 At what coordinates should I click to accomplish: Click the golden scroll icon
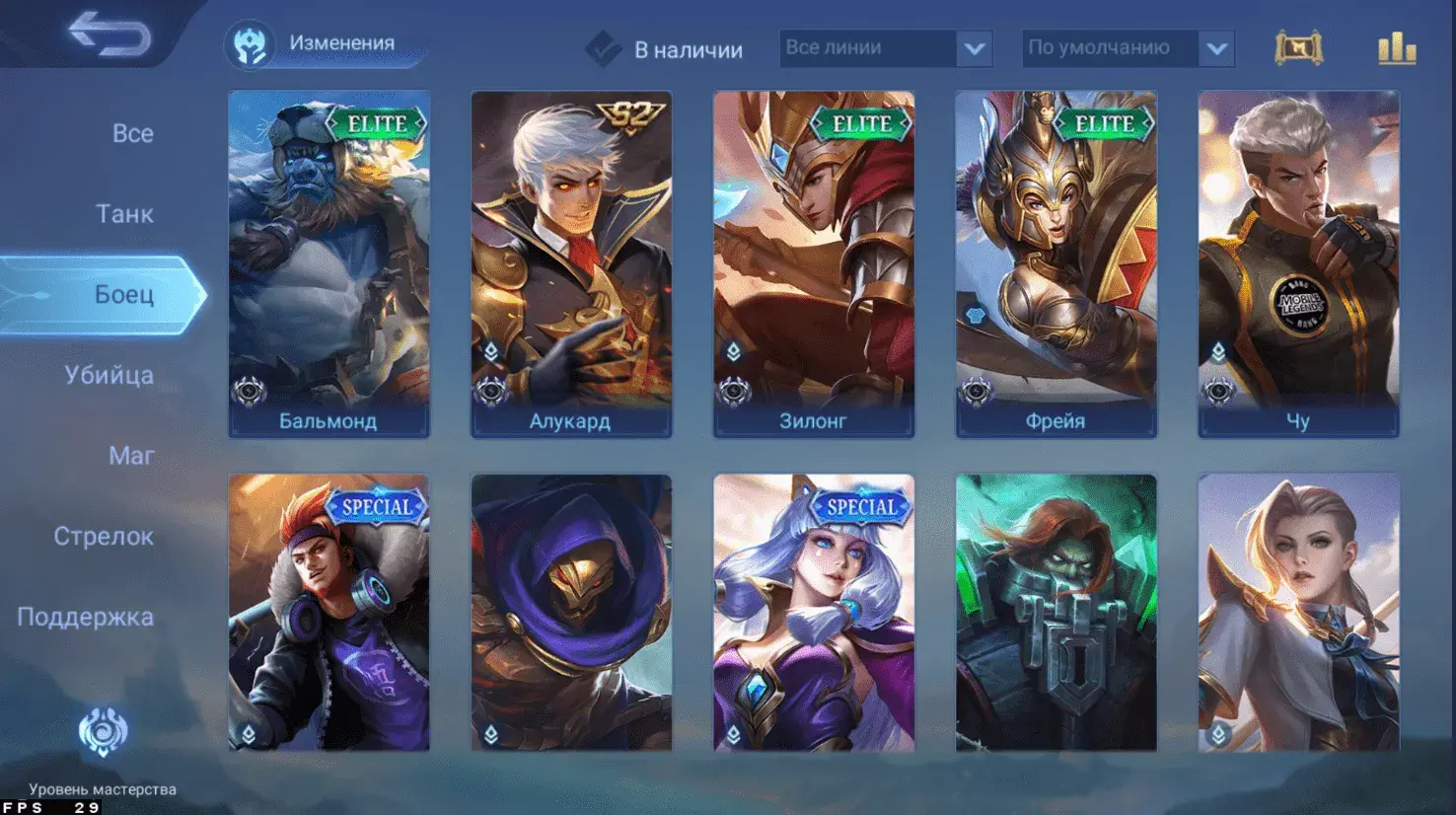coord(1298,48)
